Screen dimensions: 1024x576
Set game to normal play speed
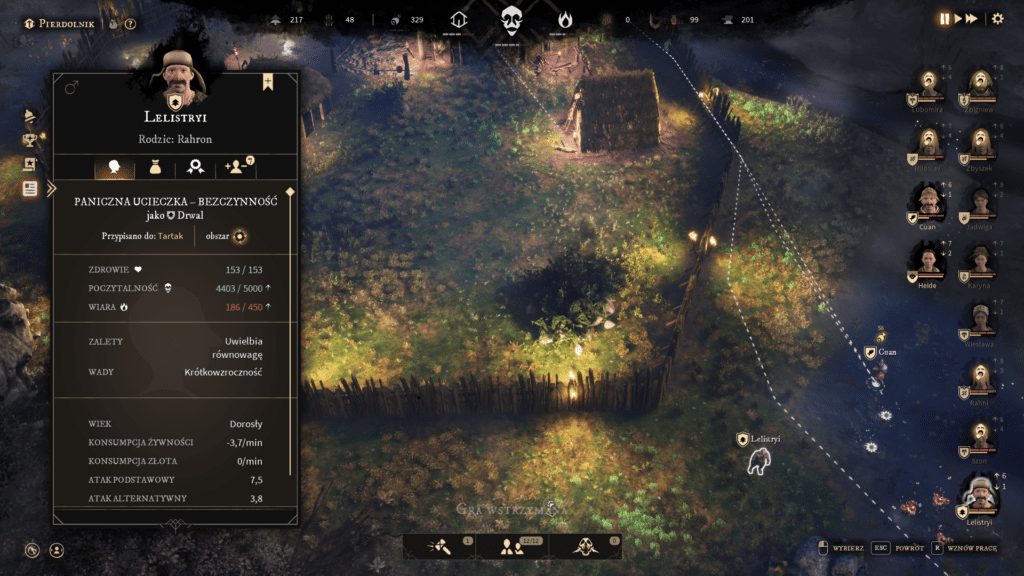pyautogui.click(x=957, y=19)
